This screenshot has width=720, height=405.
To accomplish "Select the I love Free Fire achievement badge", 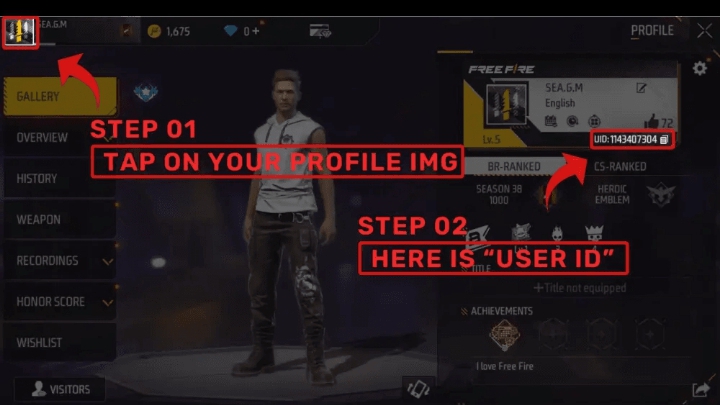I will (x=505, y=334).
